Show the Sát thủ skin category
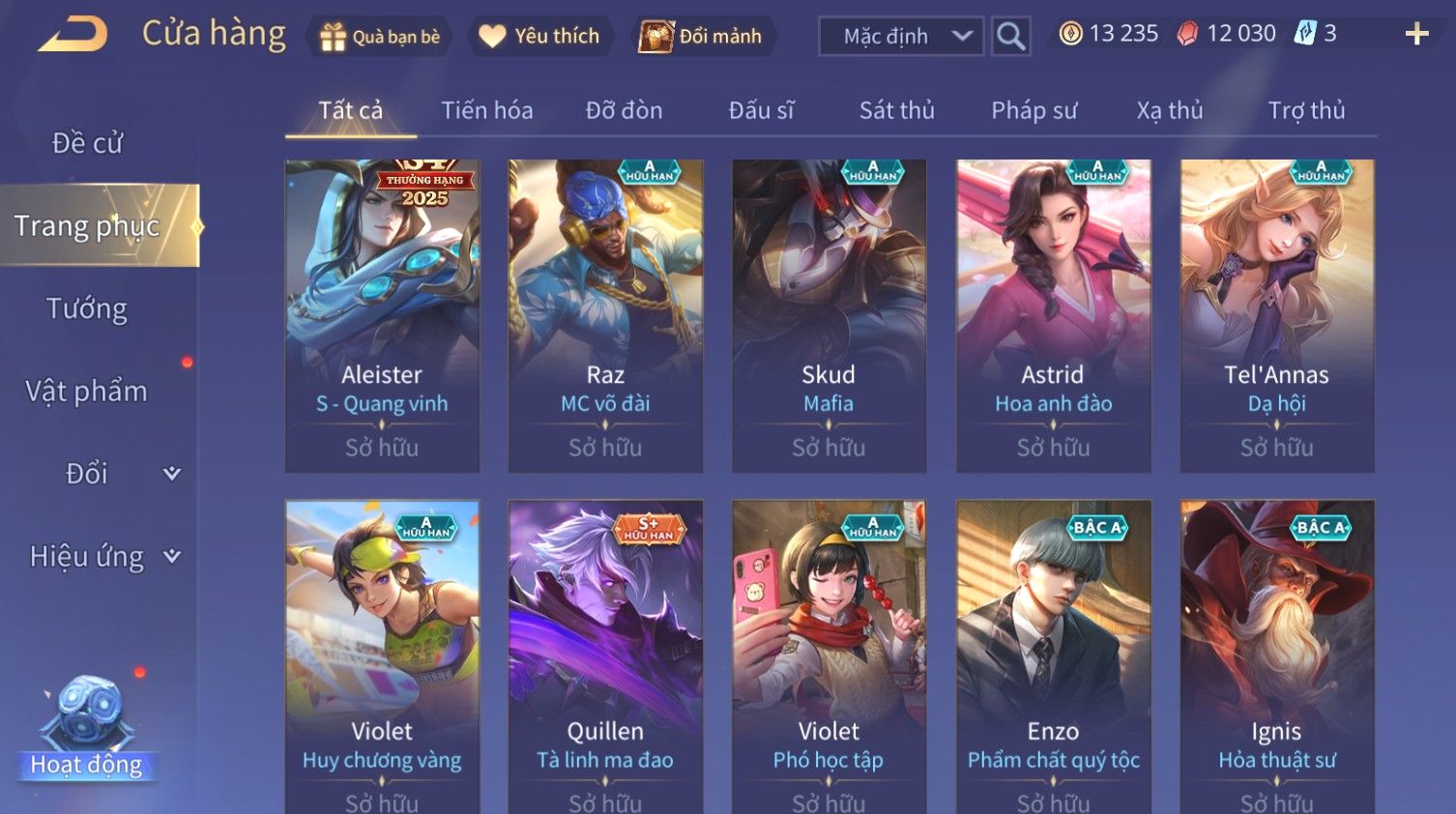 coord(896,110)
